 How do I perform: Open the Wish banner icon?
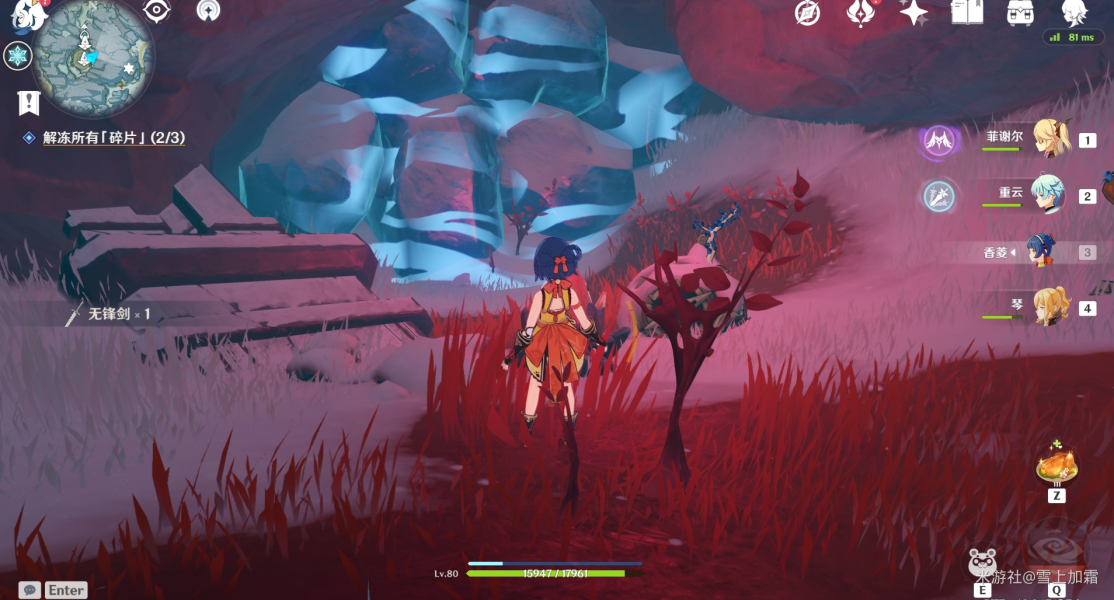tap(861, 13)
